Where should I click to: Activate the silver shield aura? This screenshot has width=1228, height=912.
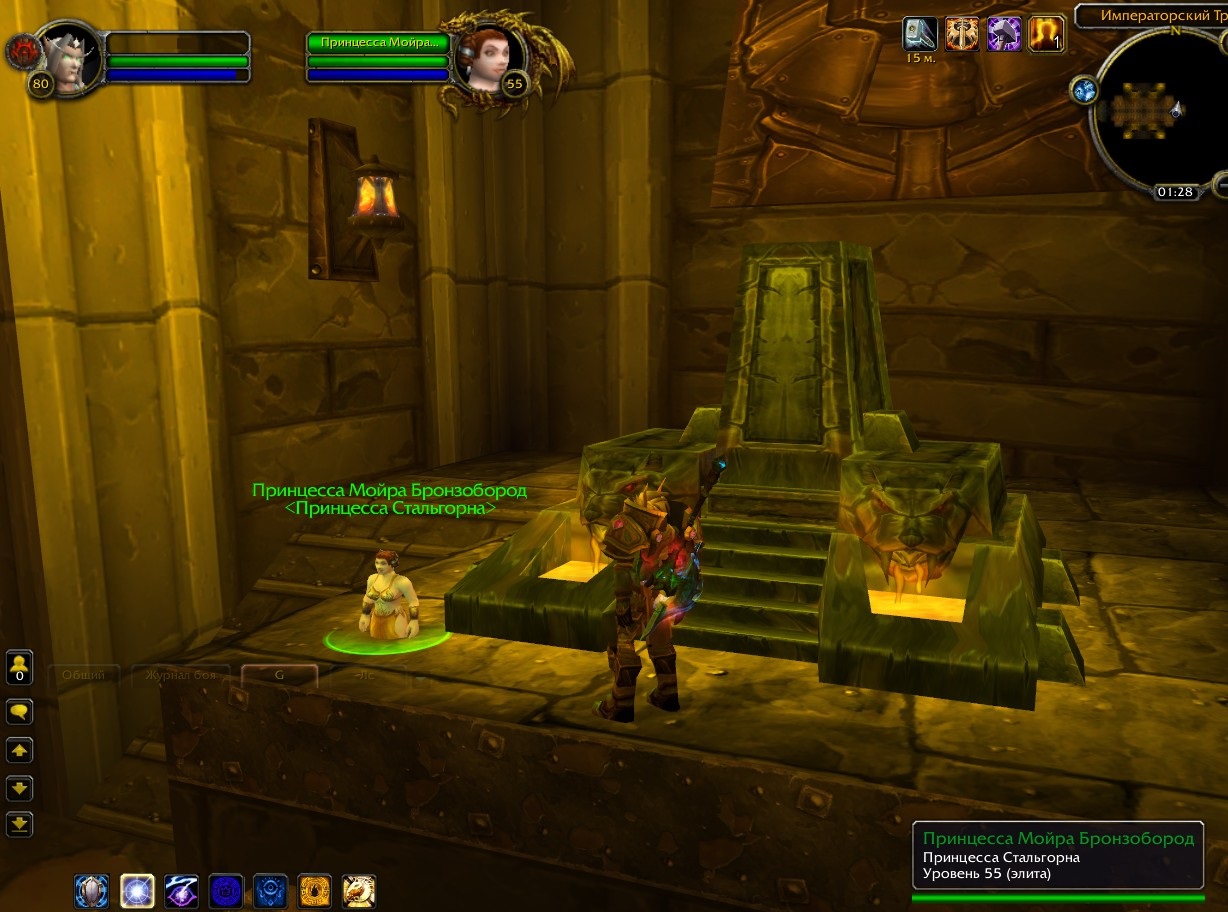[92, 890]
